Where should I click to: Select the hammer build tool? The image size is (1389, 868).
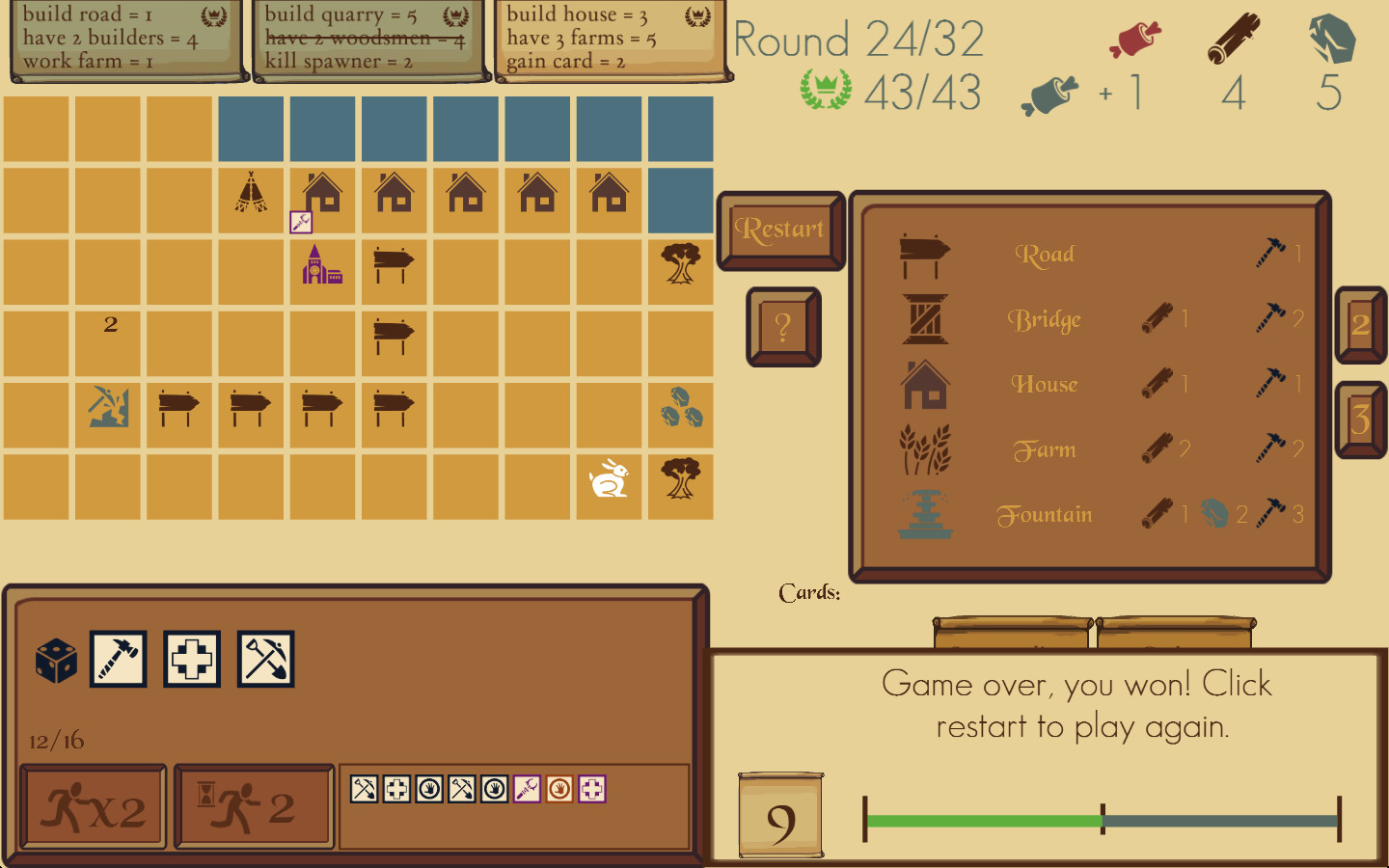pyautogui.click(x=119, y=659)
